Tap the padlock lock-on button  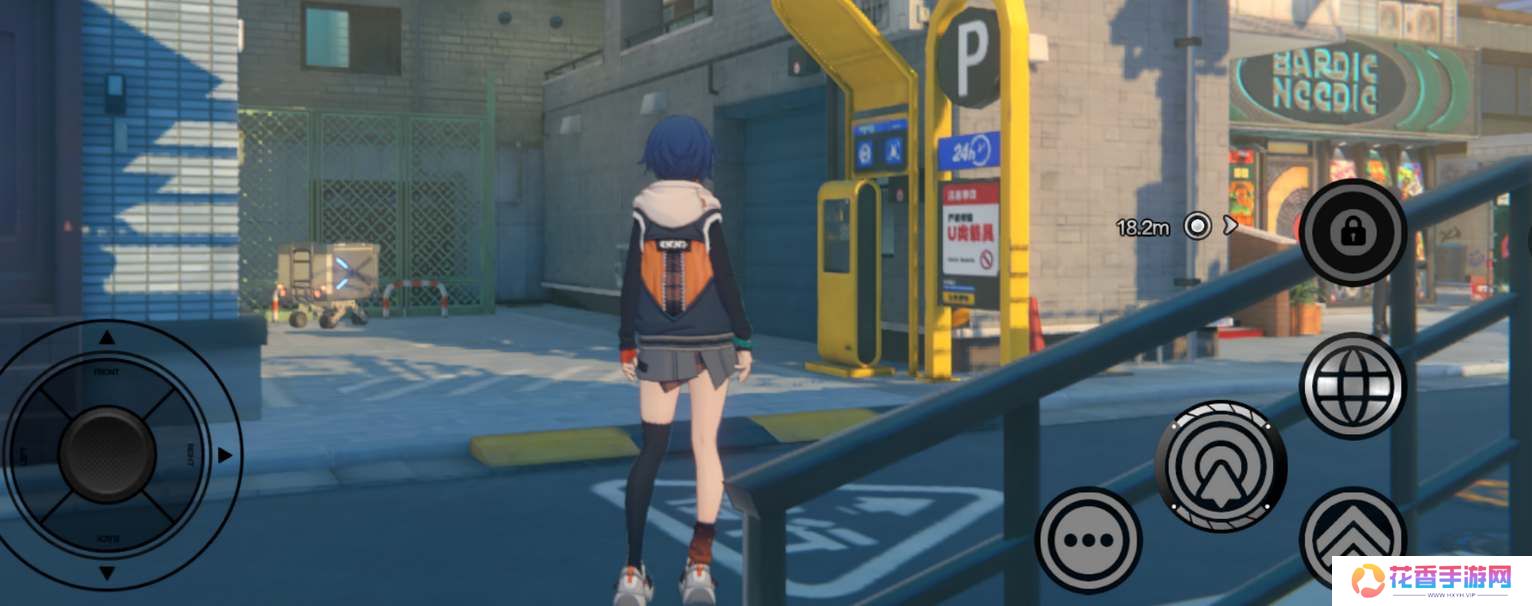1352,233
